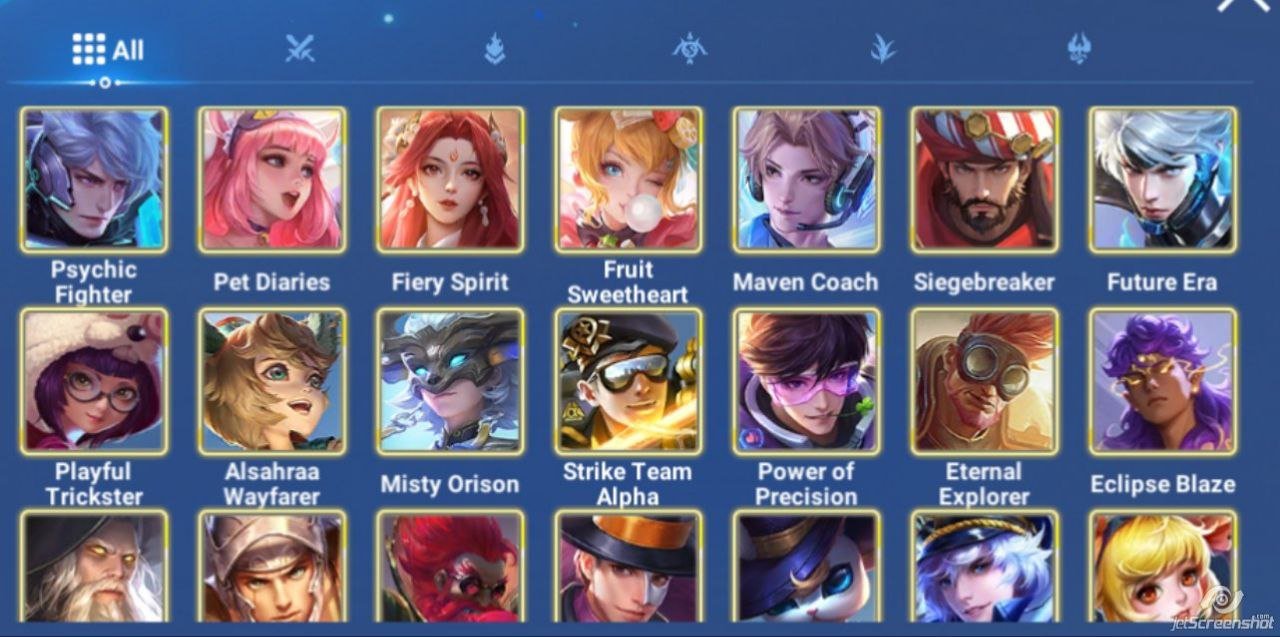Select the Playful Trickster skin
Image resolution: width=1280 pixels, height=637 pixels.
94,381
